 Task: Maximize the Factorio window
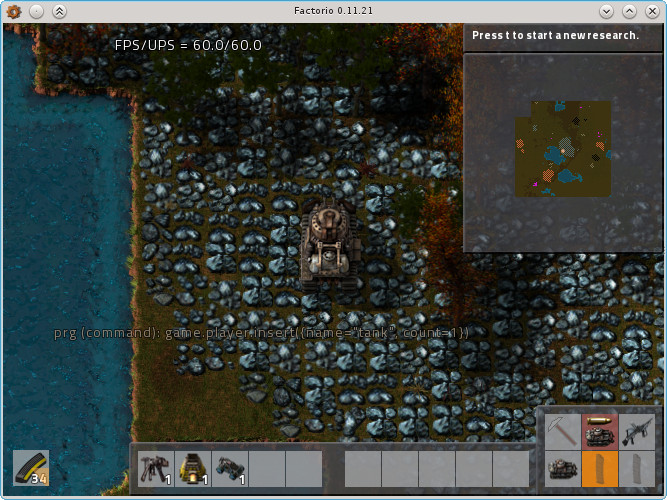click(629, 11)
